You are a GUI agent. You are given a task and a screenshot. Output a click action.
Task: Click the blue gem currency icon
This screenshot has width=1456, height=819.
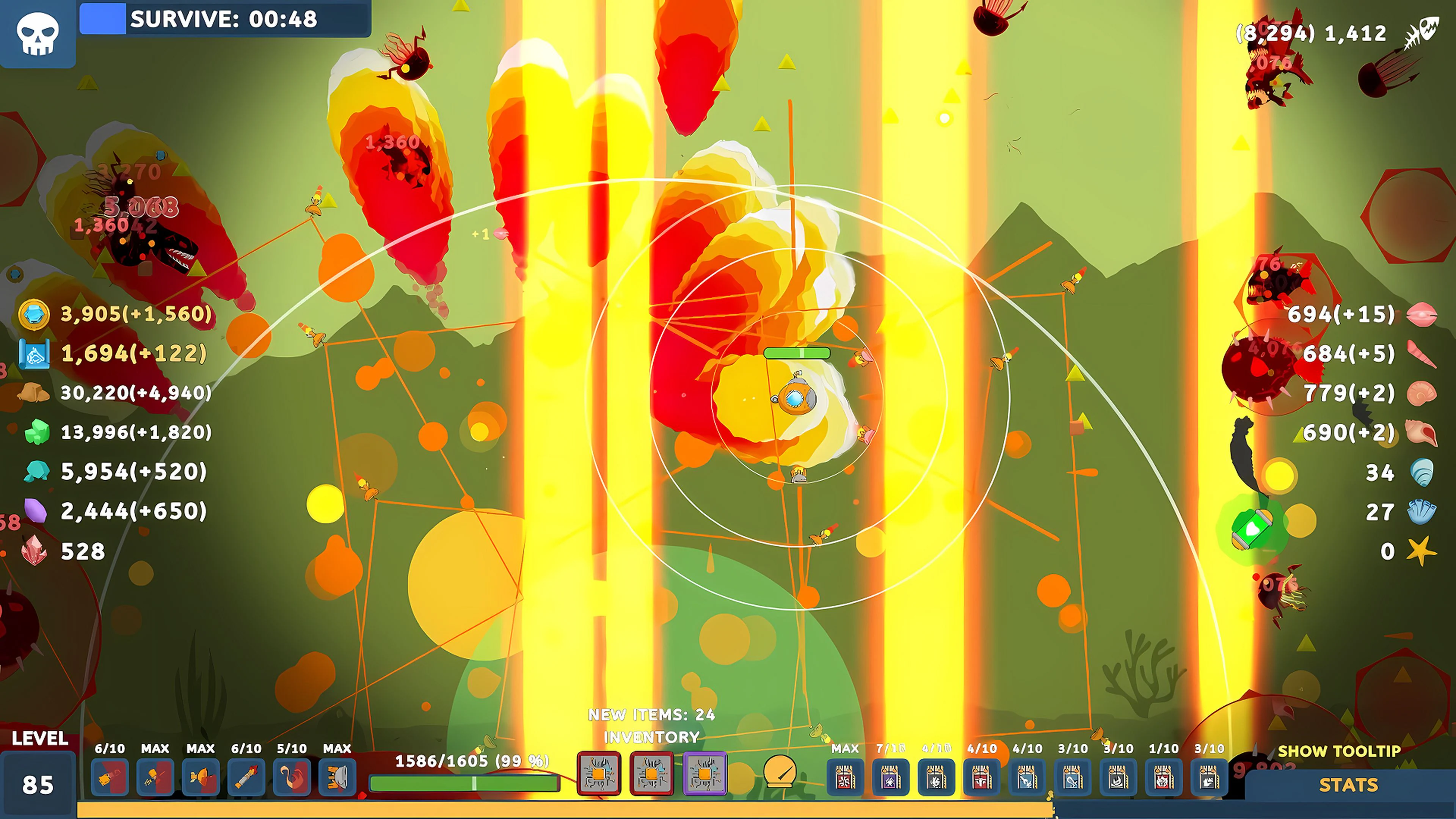click(x=34, y=315)
